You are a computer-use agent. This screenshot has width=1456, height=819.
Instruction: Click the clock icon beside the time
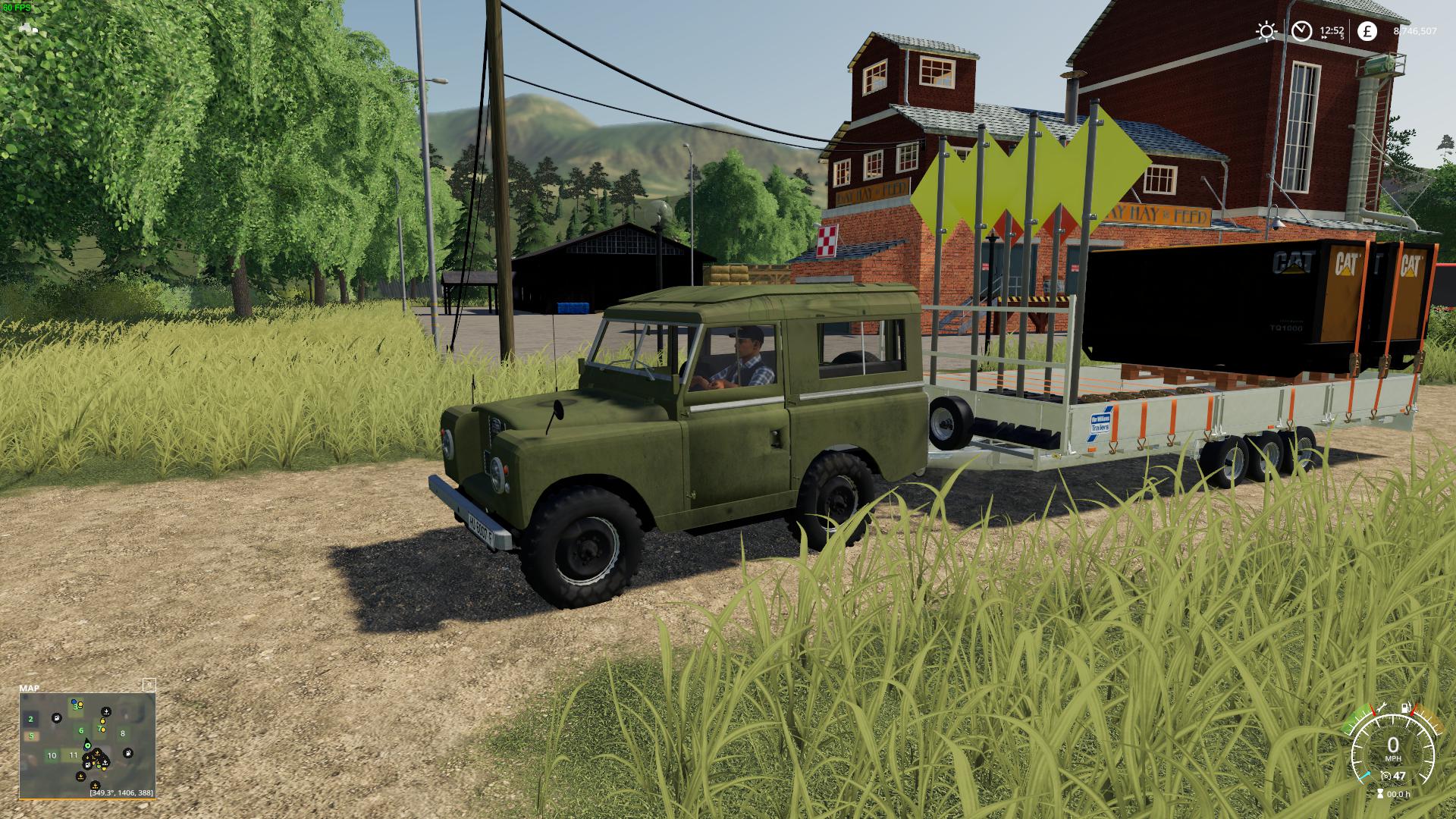tap(1302, 31)
